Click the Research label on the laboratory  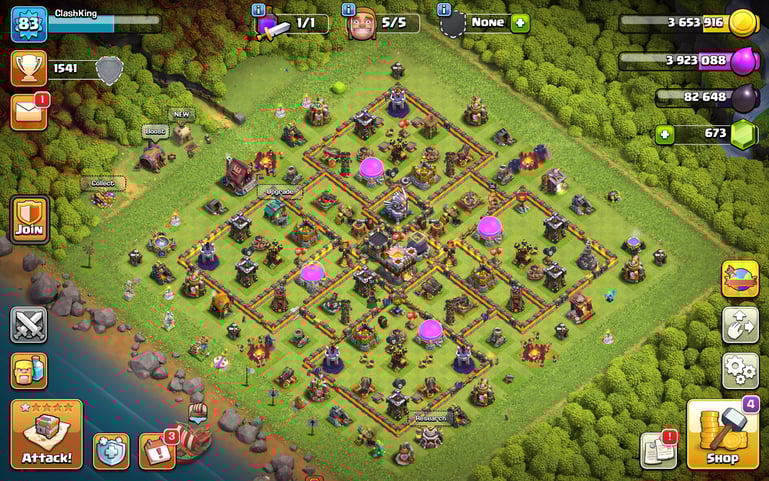(429, 418)
